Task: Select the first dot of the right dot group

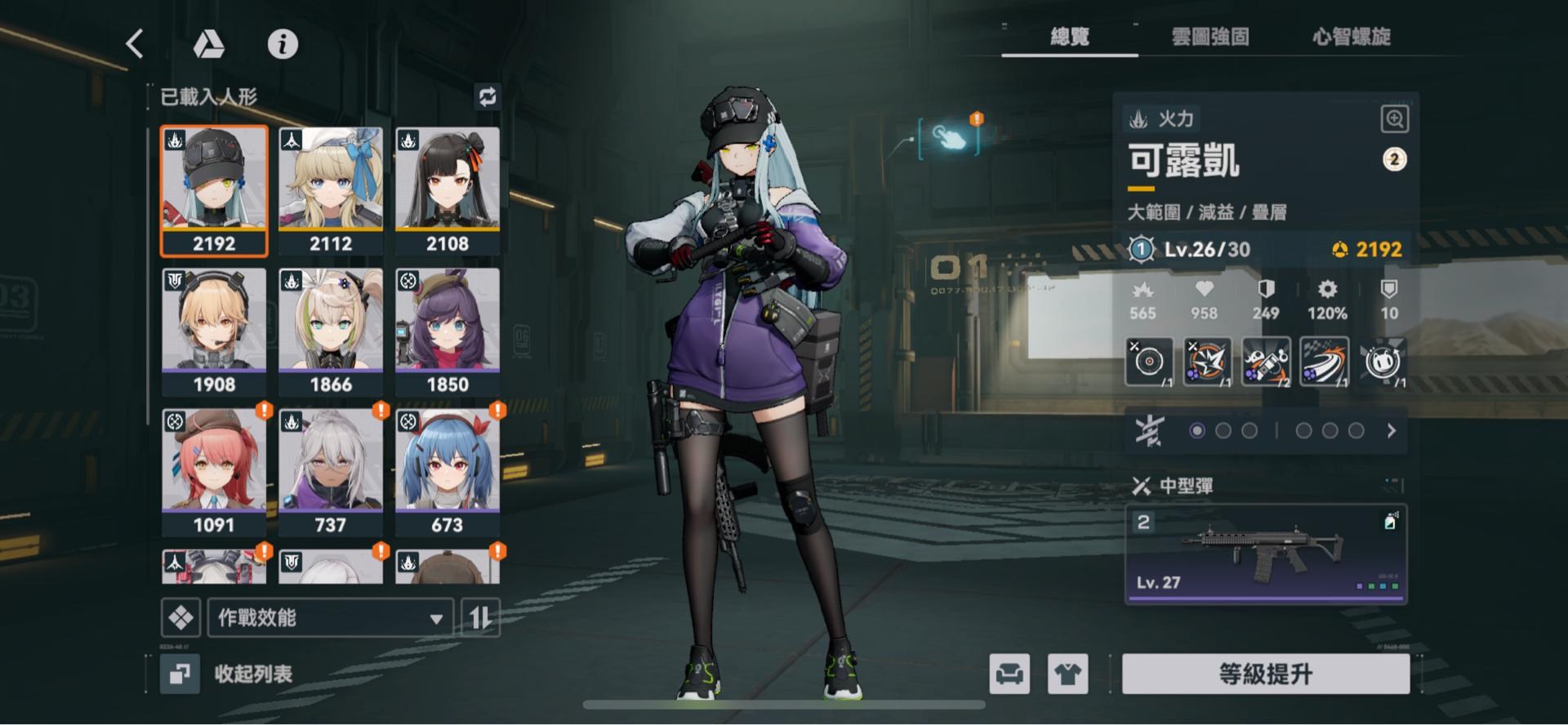Action: click(1304, 429)
